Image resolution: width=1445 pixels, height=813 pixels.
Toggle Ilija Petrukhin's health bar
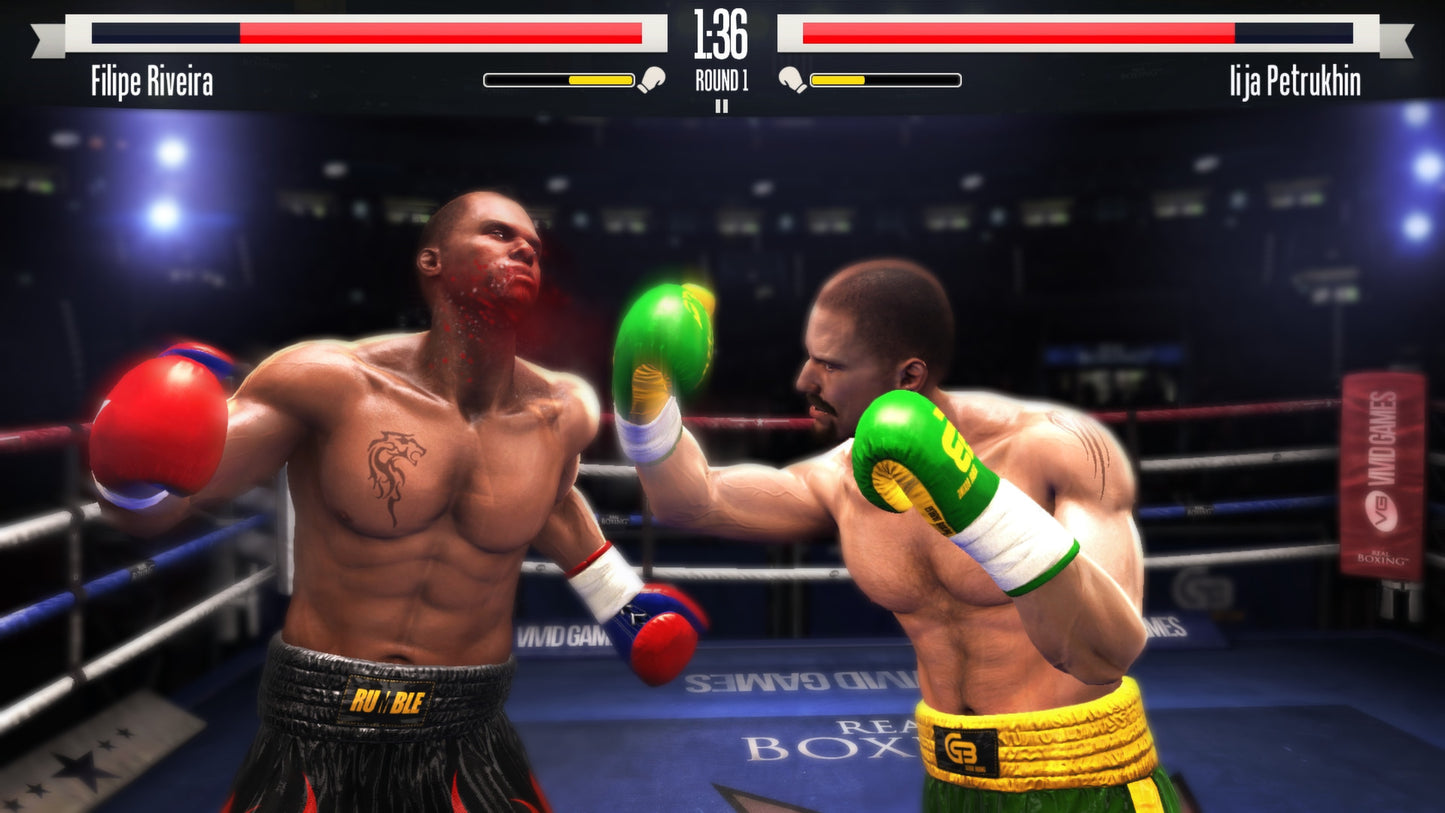[1079, 33]
